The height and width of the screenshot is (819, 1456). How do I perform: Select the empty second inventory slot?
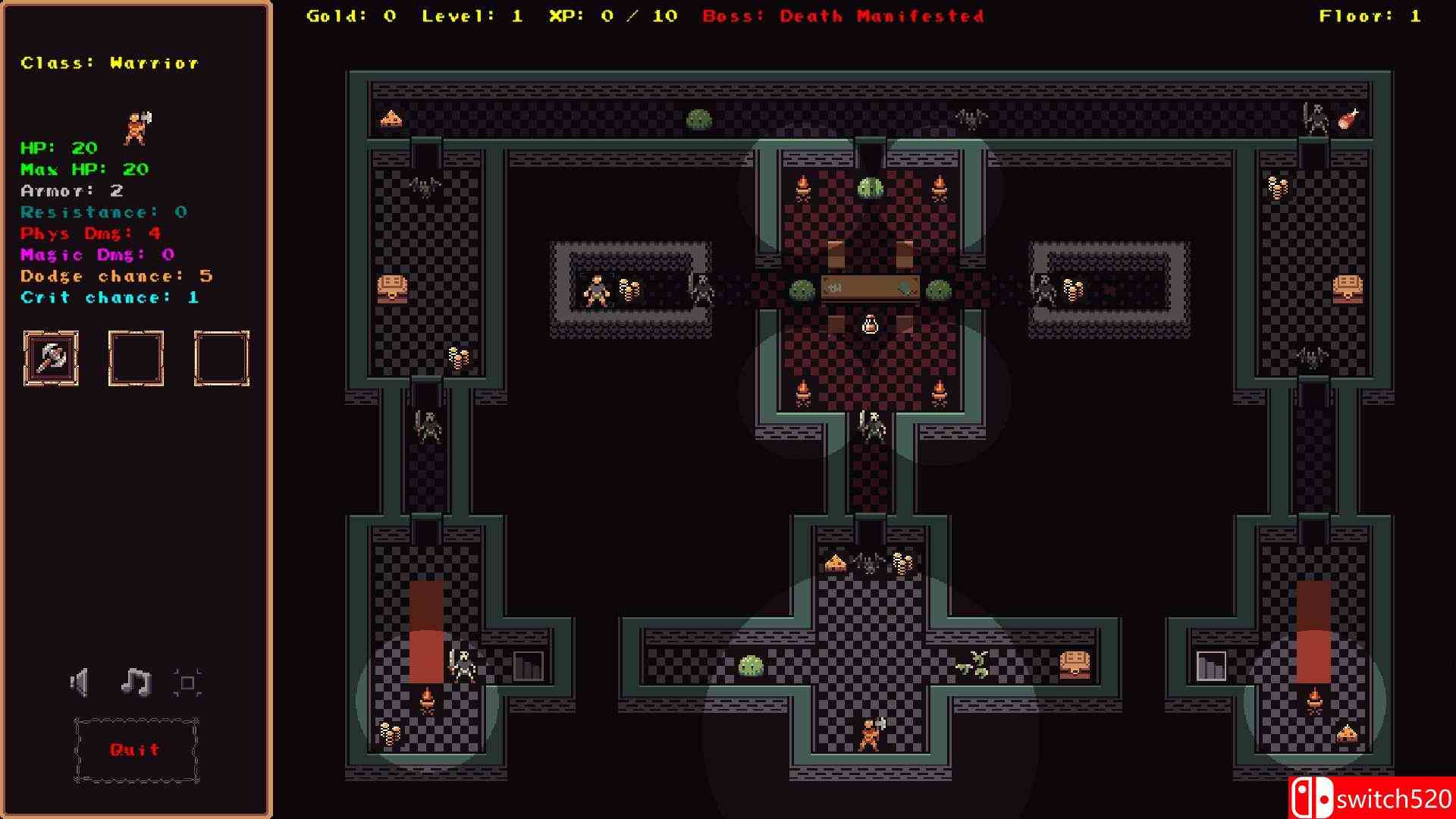click(x=136, y=358)
